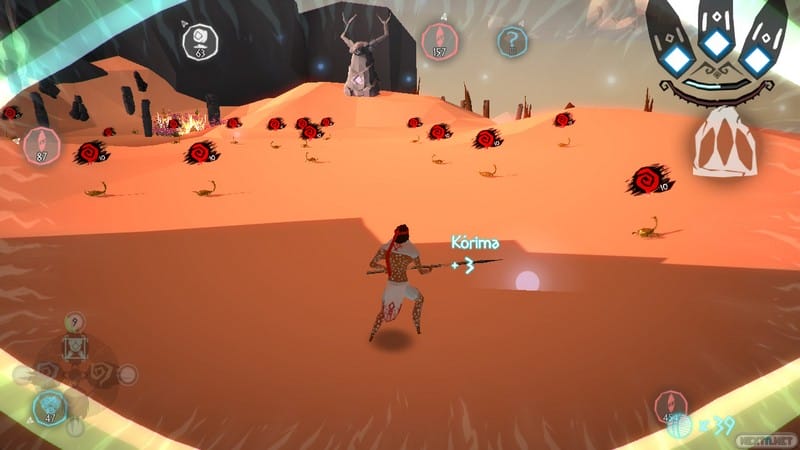The image size is (800, 450).
Task: Select the white waypoint marker showing 63
Action: (199, 40)
